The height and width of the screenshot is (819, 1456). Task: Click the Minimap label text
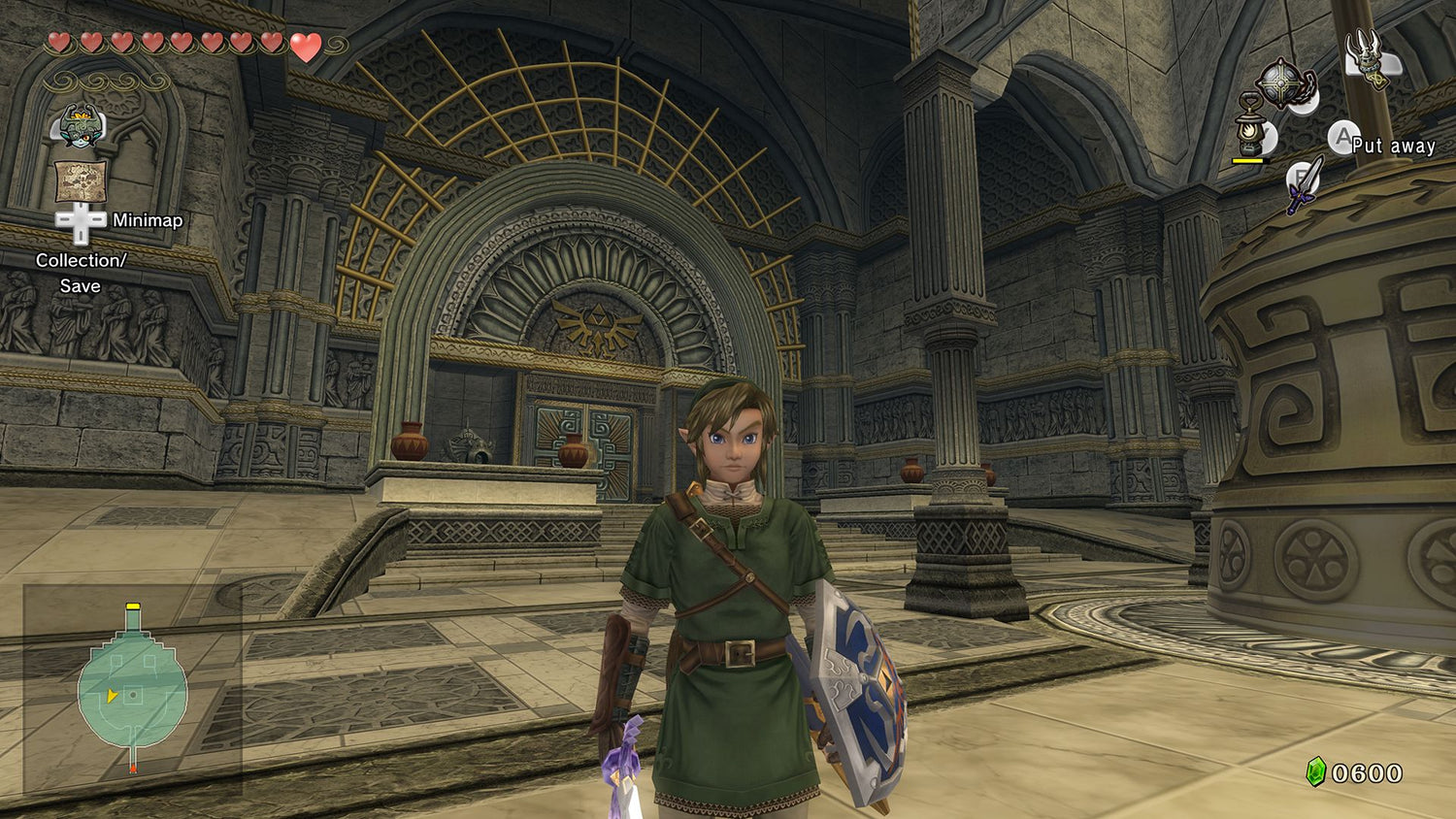(148, 220)
